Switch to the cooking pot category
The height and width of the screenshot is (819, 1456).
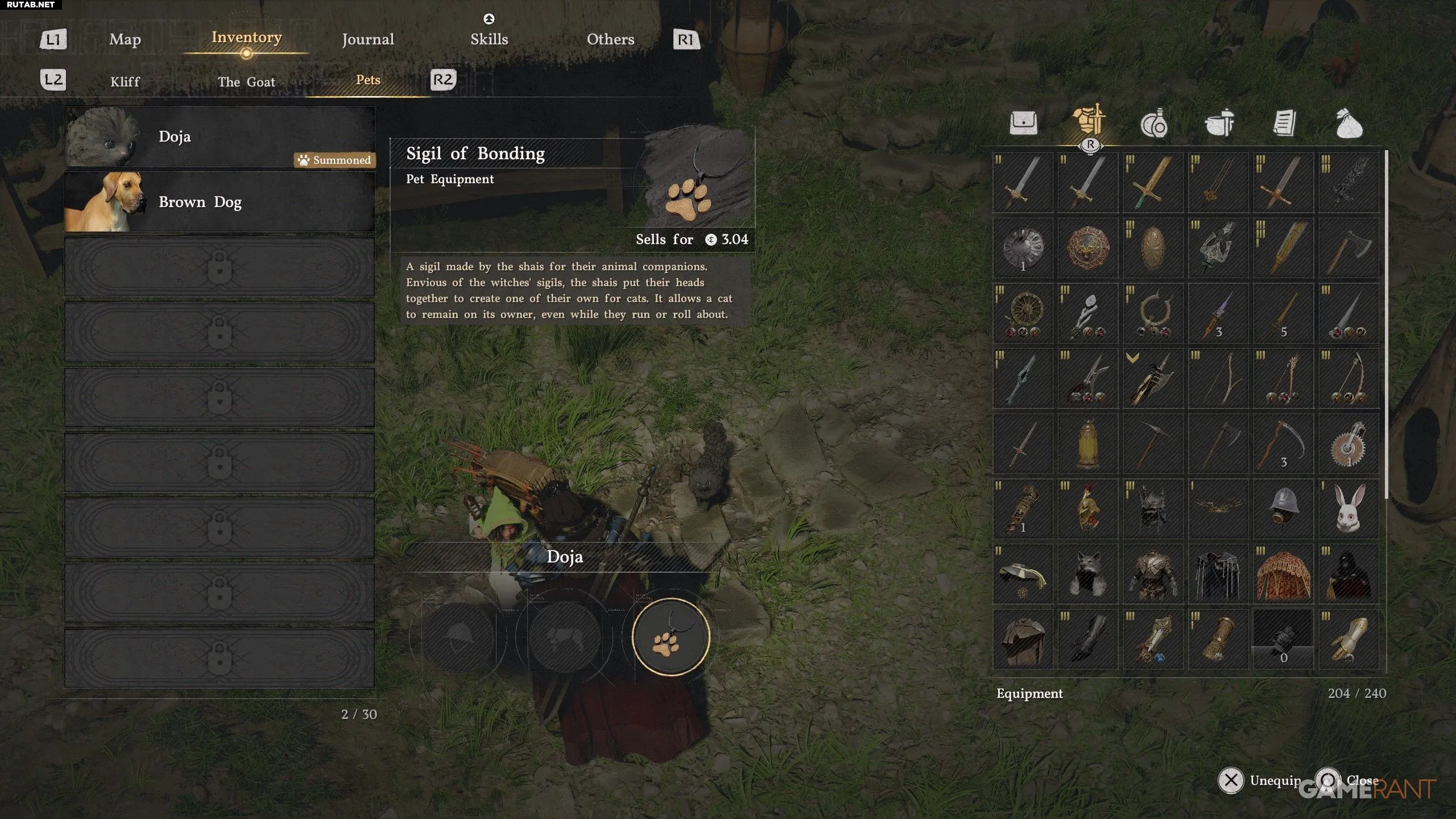pyautogui.click(x=1219, y=123)
